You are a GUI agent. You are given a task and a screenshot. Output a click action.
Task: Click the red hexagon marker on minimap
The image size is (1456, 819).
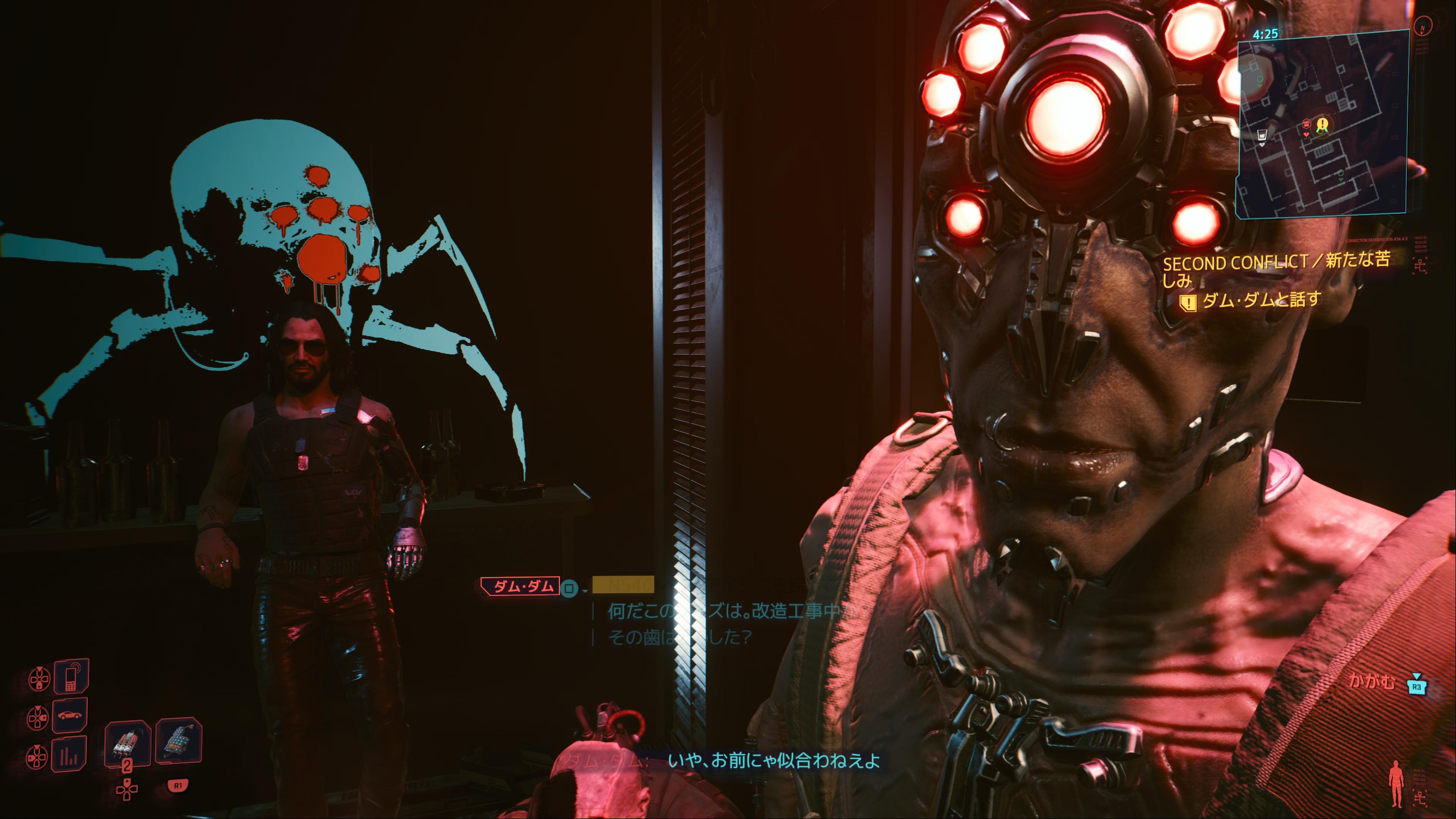[x=1305, y=124]
